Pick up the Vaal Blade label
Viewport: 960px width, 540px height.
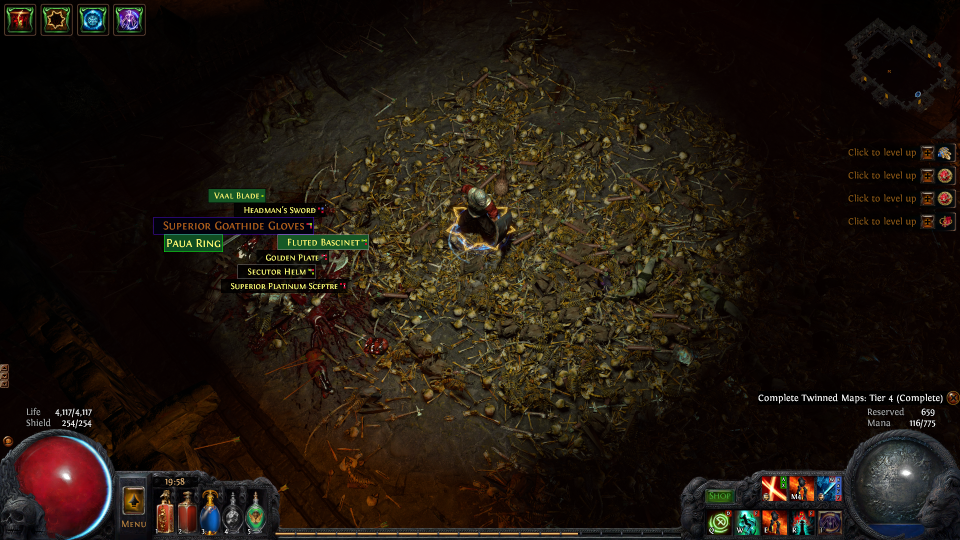(x=237, y=196)
